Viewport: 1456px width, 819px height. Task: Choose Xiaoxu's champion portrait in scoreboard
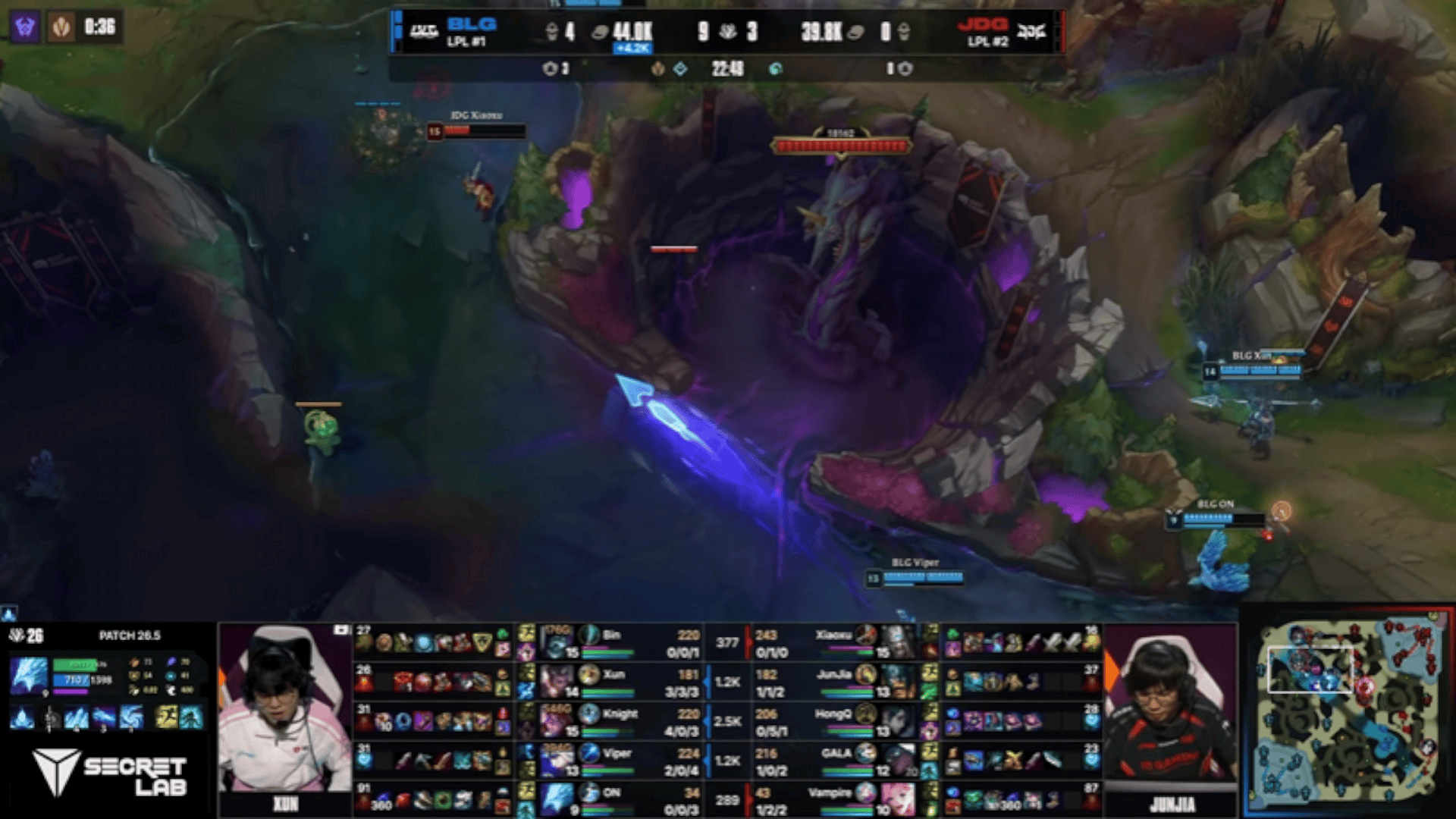[899, 643]
